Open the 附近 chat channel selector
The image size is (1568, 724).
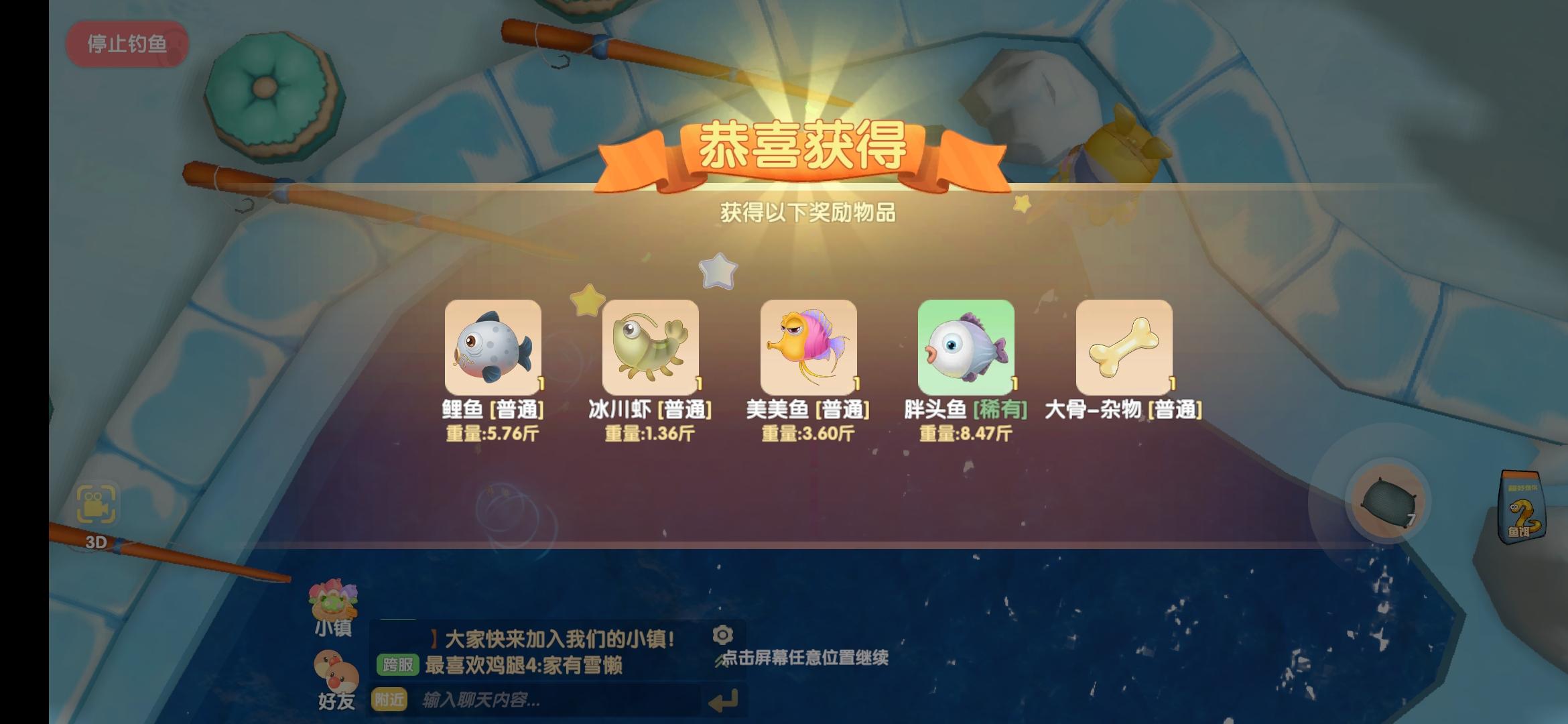pyautogui.click(x=389, y=699)
